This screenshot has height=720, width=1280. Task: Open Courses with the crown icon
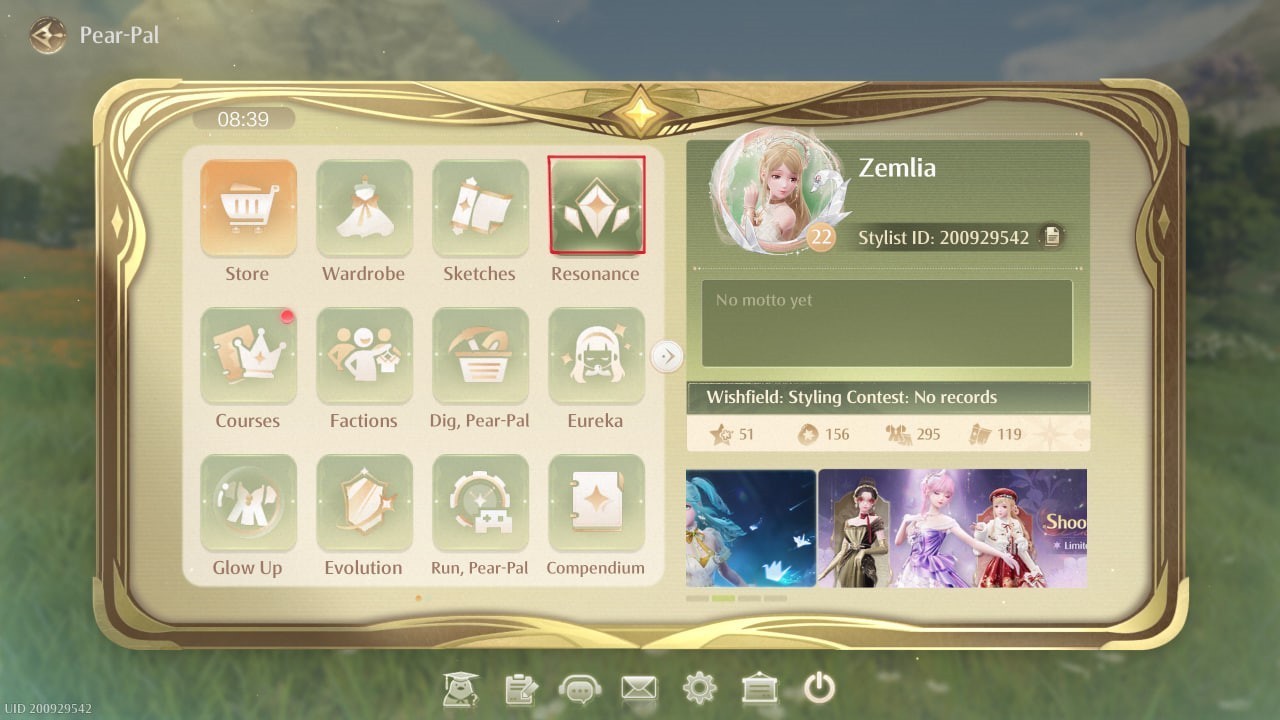248,356
